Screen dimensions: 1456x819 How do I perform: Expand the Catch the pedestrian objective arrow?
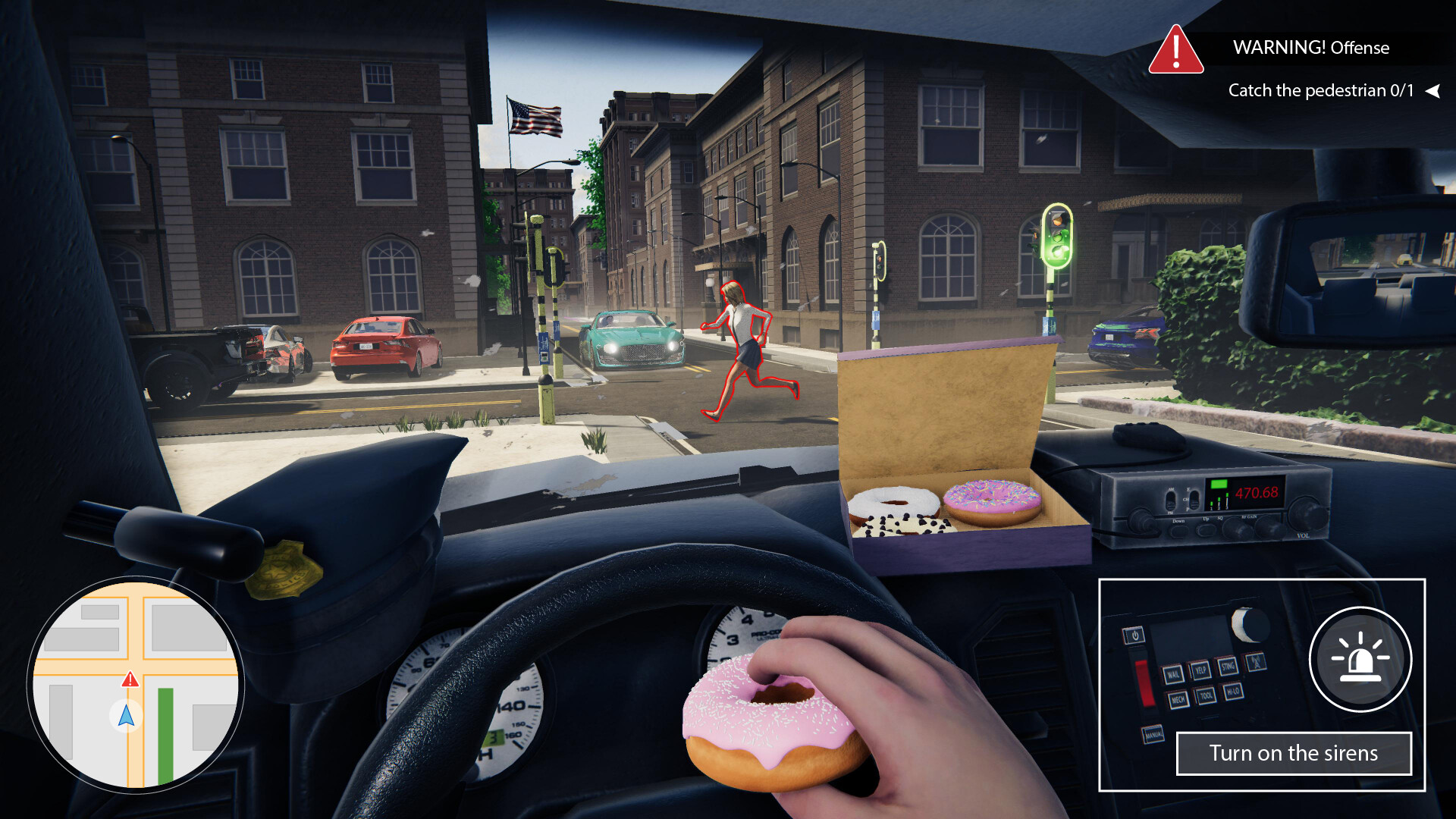click(x=1433, y=90)
